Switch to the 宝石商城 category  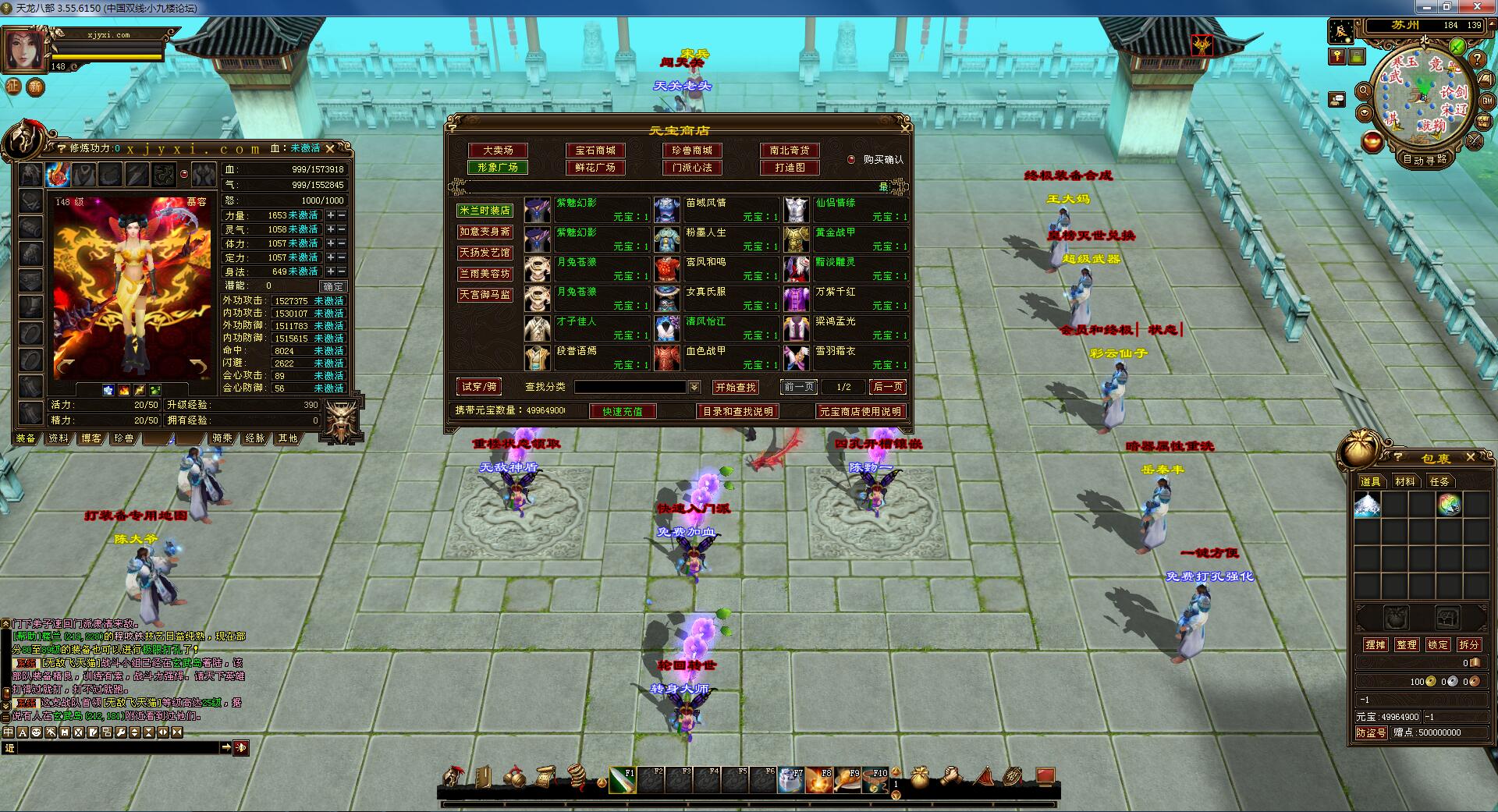pyautogui.click(x=595, y=151)
